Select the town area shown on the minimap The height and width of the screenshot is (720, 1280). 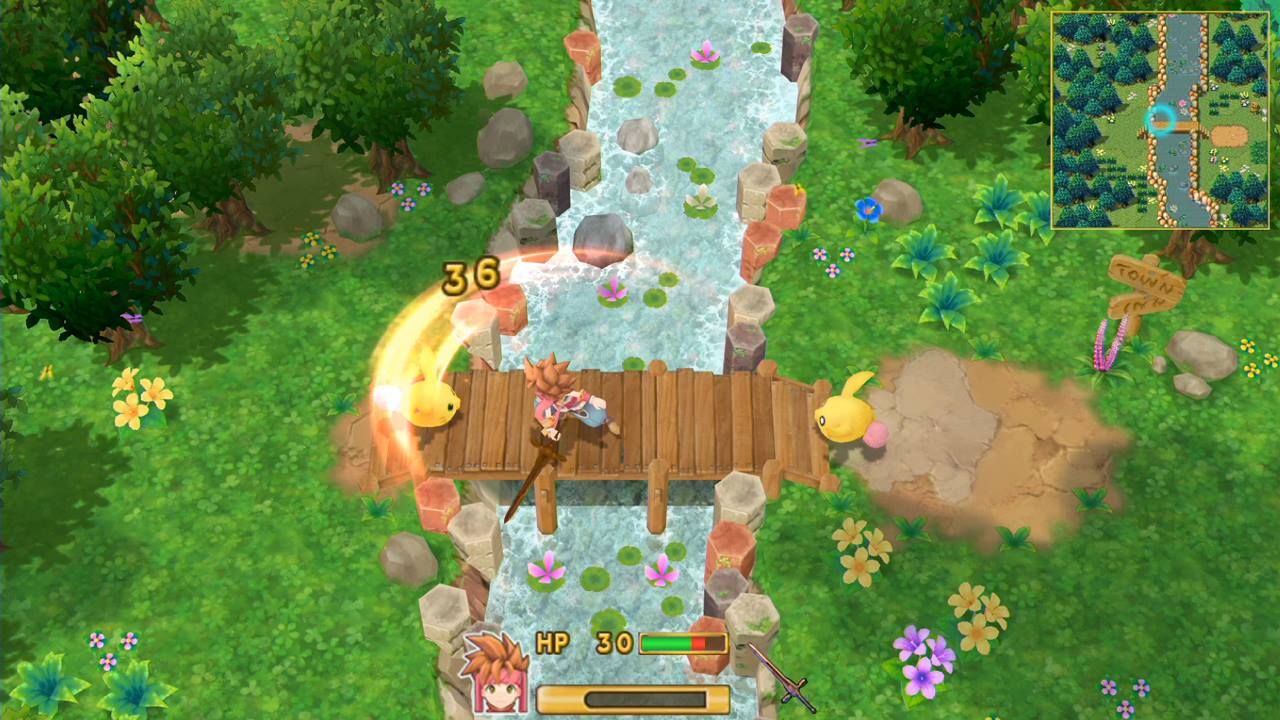click(x=1230, y=134)
